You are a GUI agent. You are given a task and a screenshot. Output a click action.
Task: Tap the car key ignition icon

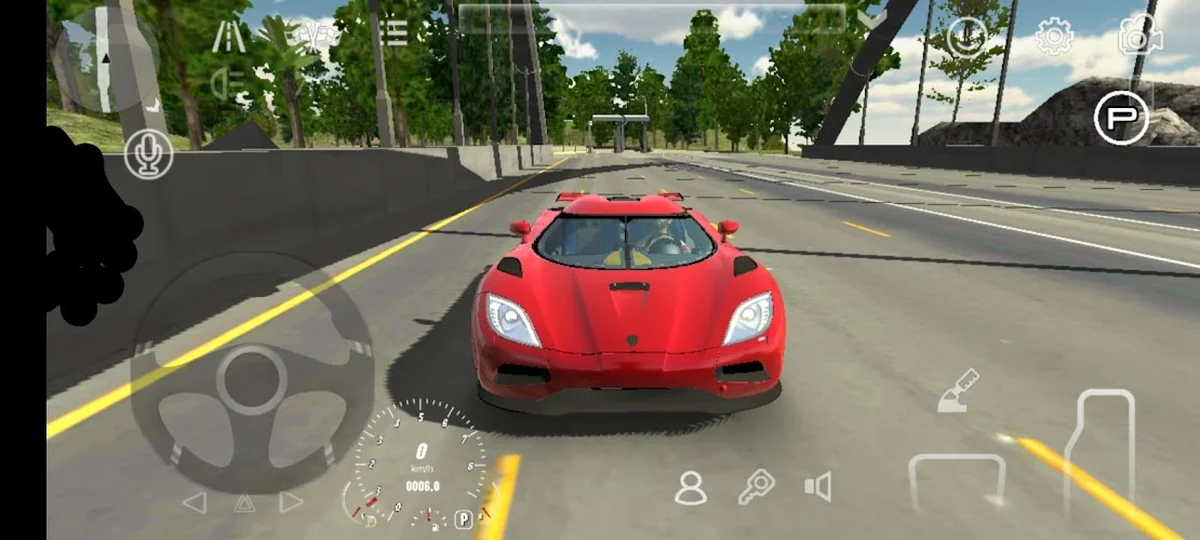coord(756,487)
